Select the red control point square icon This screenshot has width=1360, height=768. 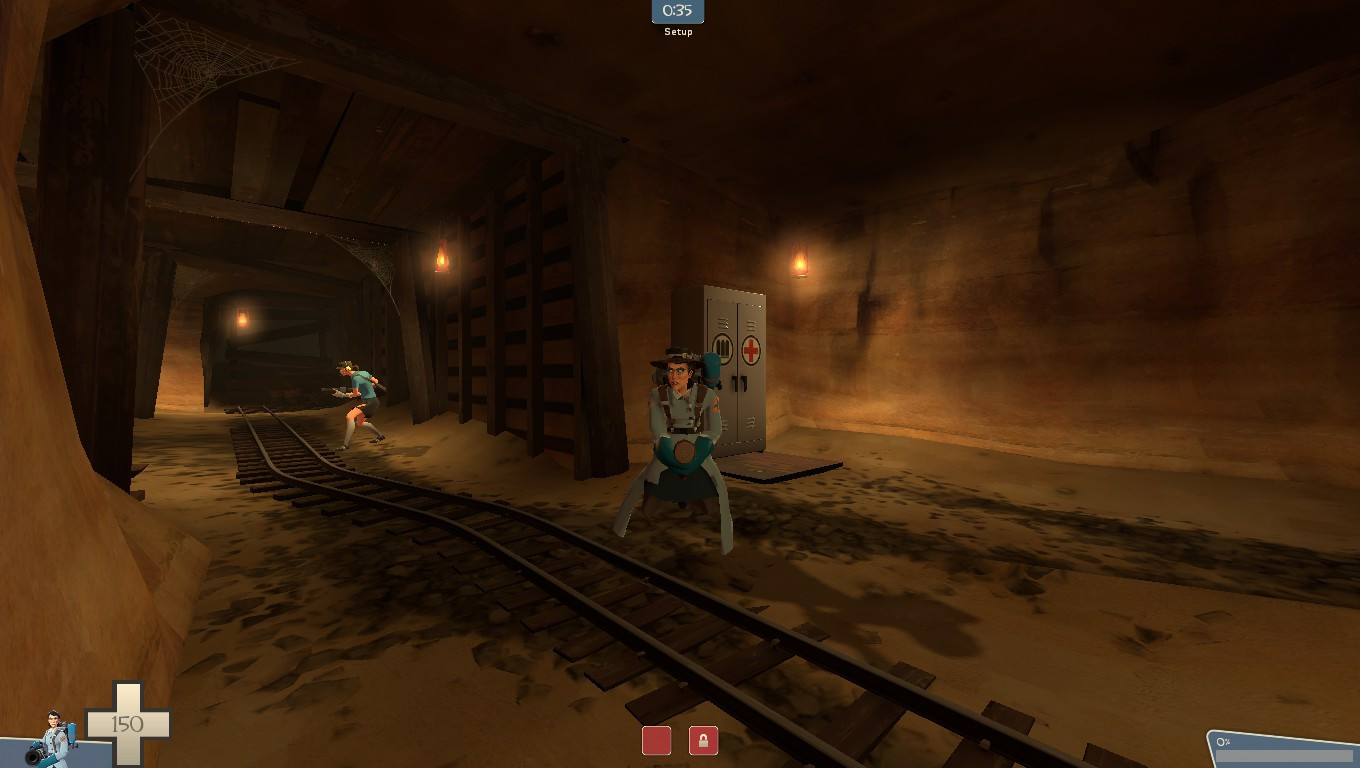pyautogui.click(x=657, y=741)
